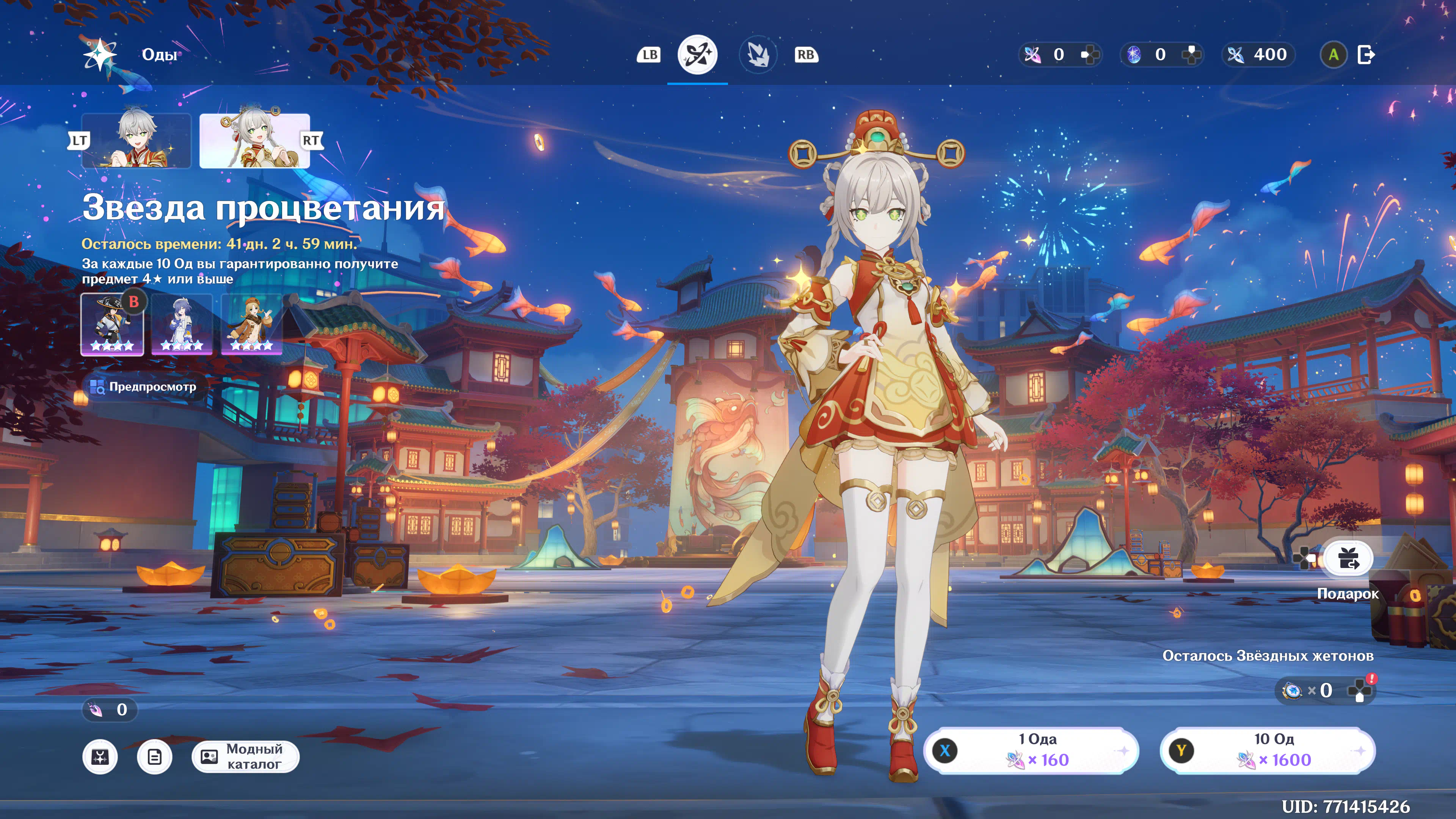
Task: Open the Модный каталог
Action: pos(245,756)
